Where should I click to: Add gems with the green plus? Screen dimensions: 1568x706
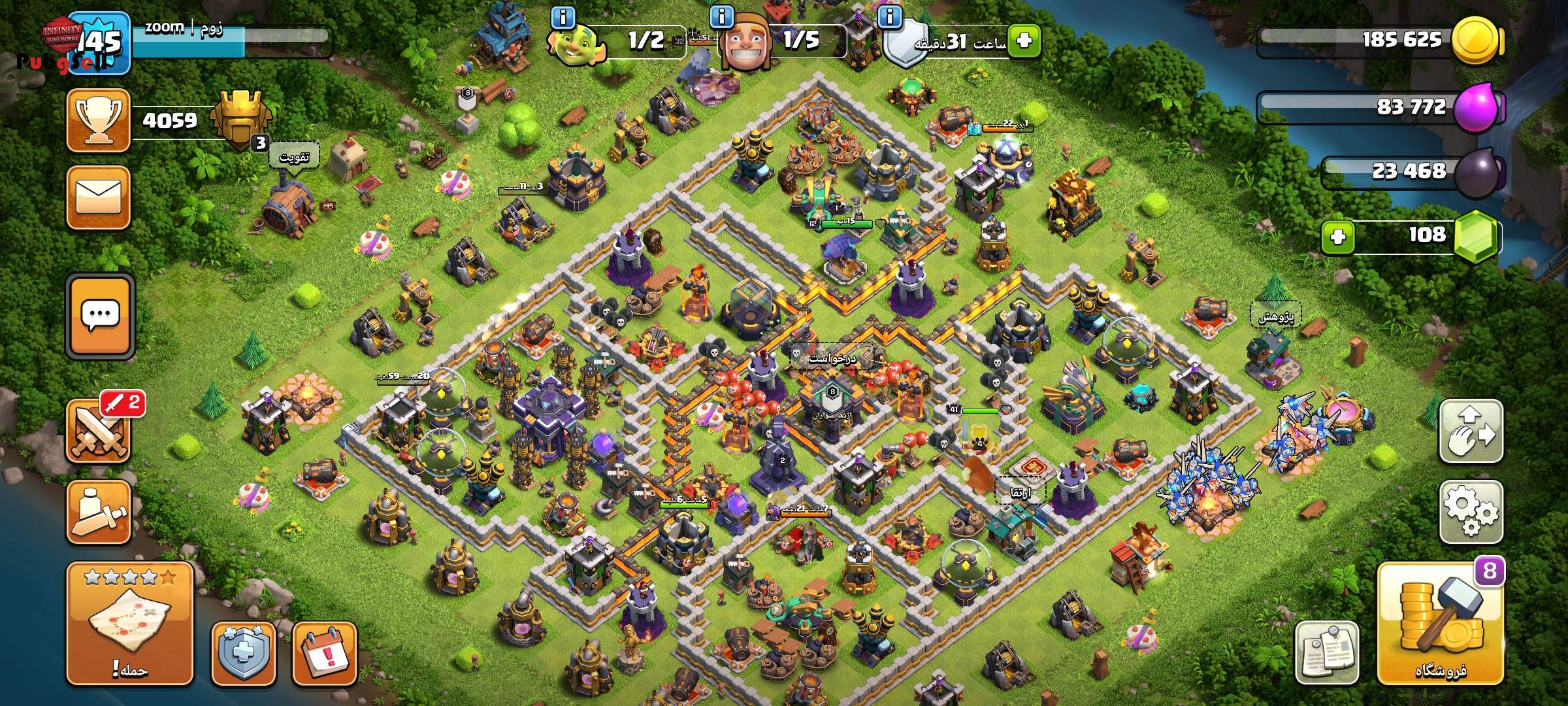(1337, 236)
